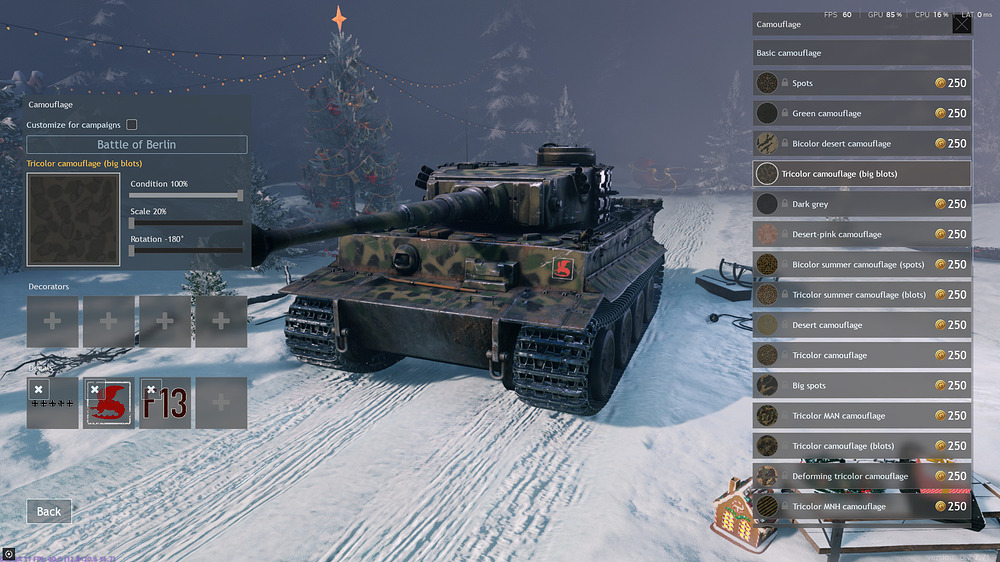
Task: Remove the red dragon decal
Action: pyautogui.click(x=95, y=390)
